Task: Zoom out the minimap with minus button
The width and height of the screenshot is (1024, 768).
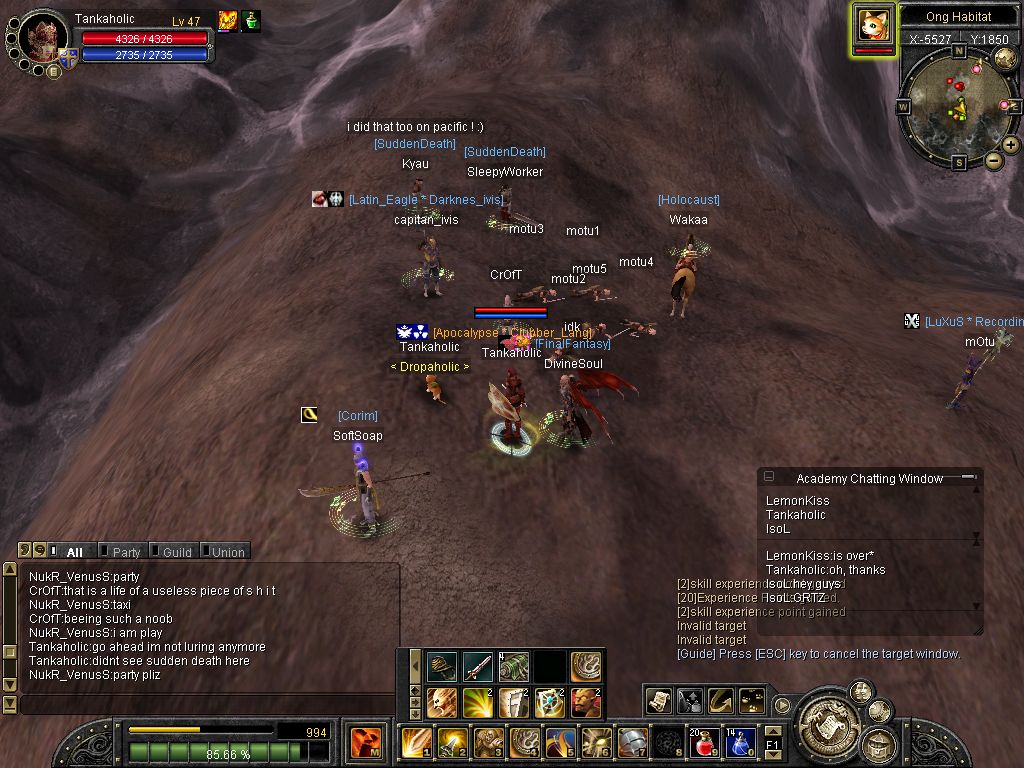Action: [x=994, y=160]
